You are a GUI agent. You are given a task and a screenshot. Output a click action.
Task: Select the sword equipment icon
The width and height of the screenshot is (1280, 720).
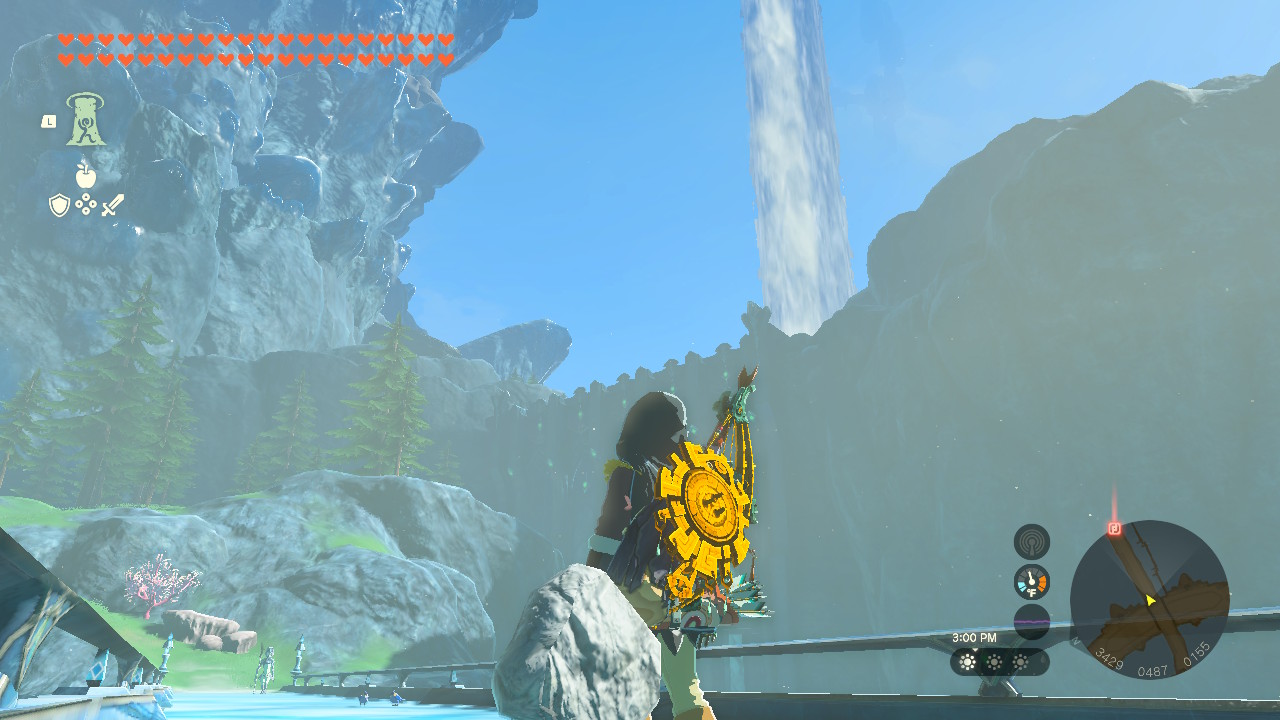pos(113,205)
